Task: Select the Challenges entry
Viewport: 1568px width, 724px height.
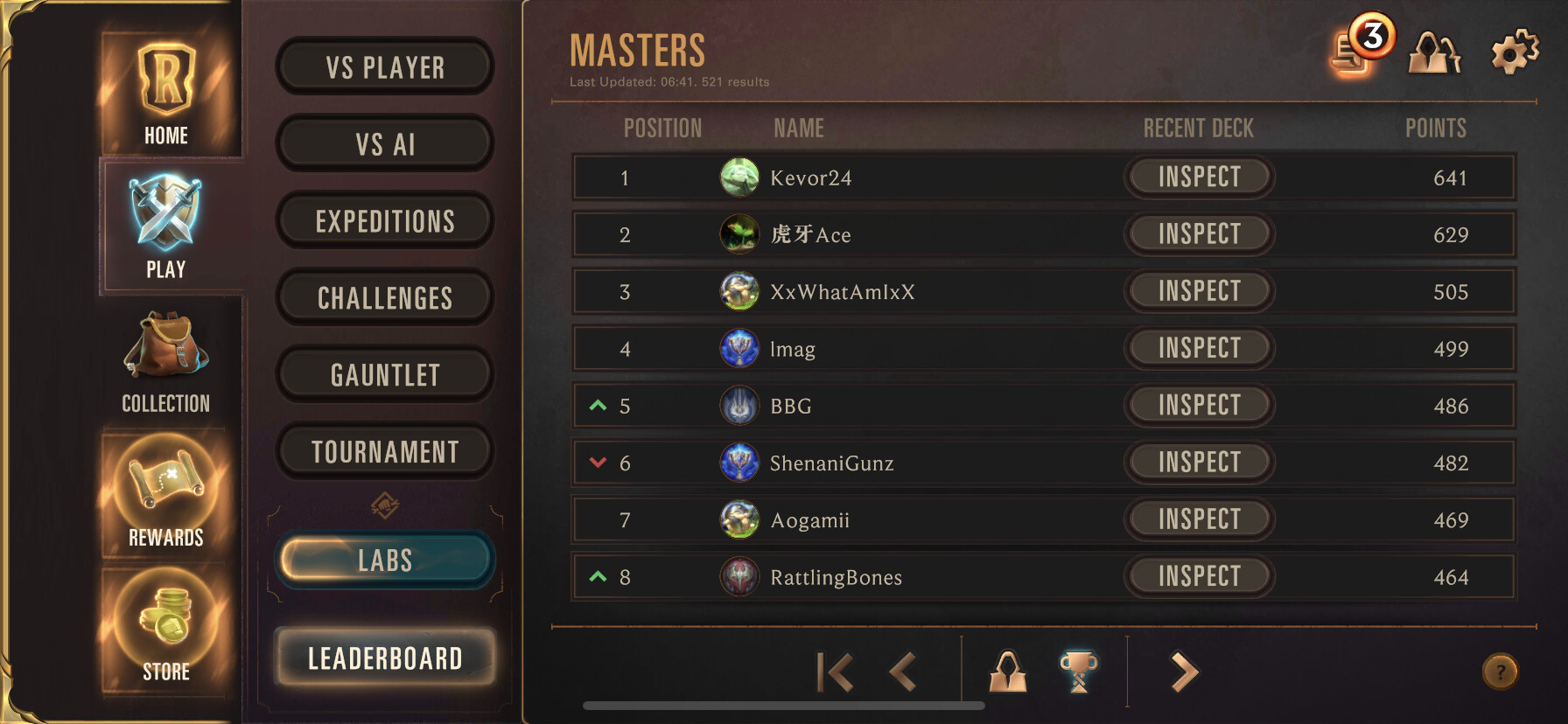Action: point(385,298)
